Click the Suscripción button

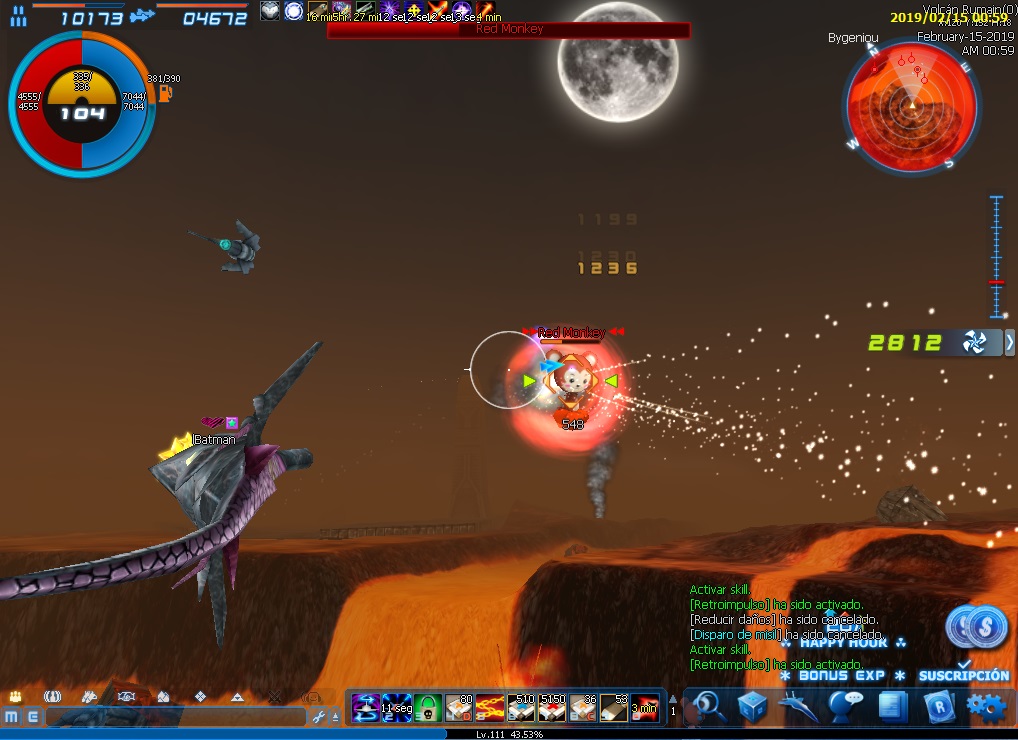[964, 676]
